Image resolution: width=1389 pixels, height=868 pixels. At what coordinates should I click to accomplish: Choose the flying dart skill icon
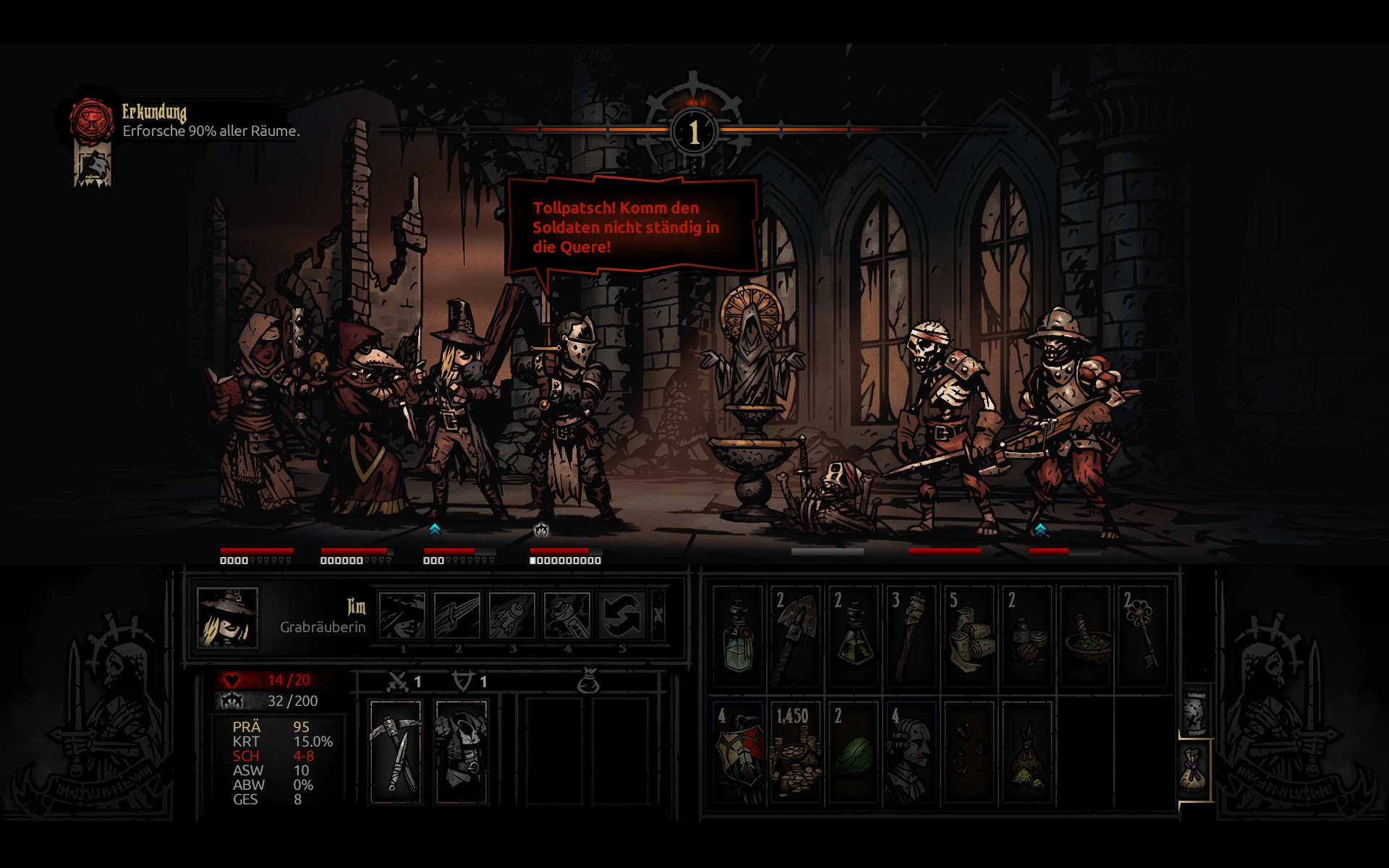click(511, 616)
